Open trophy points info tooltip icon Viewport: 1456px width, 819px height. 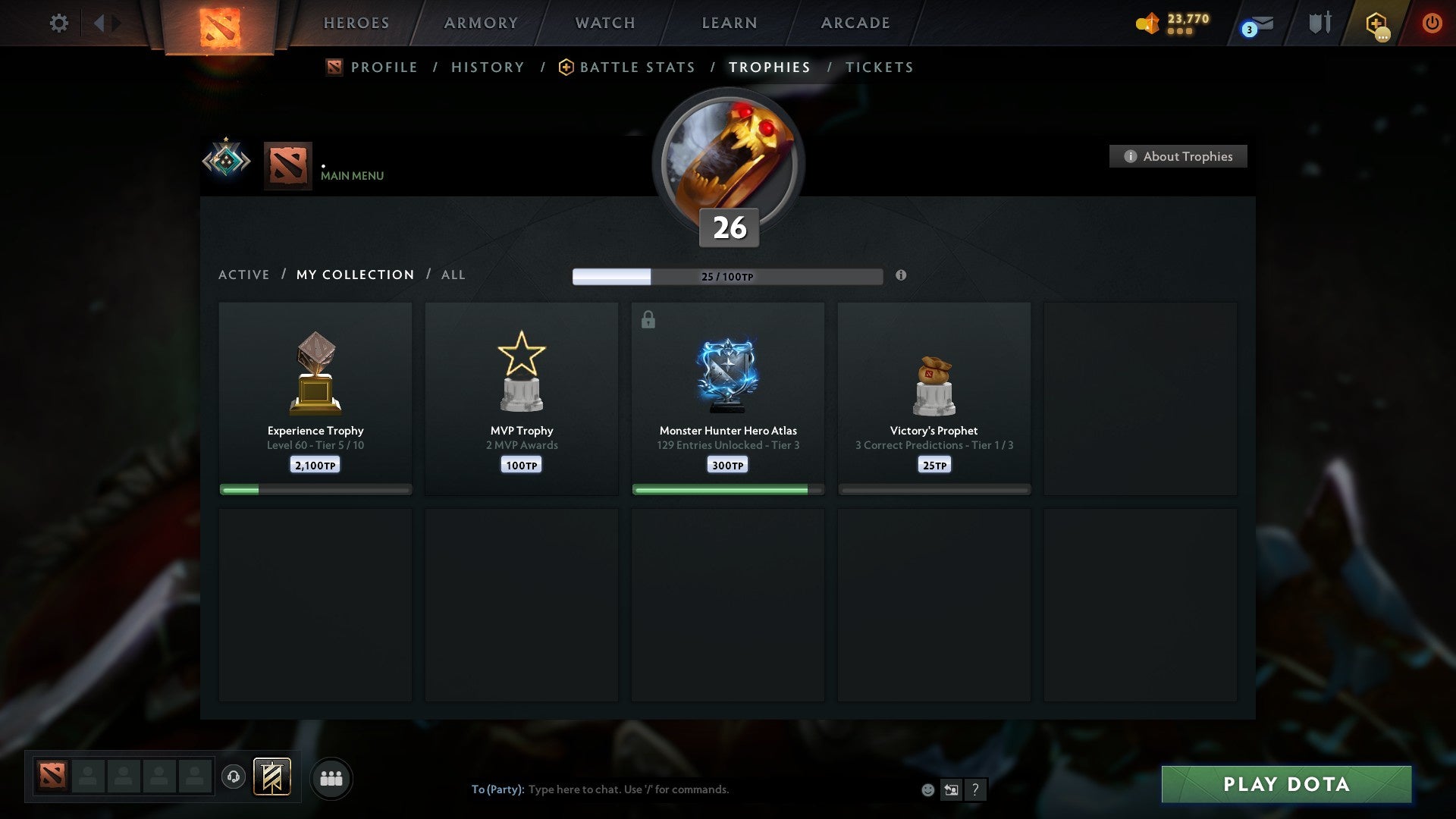(901, 276)
